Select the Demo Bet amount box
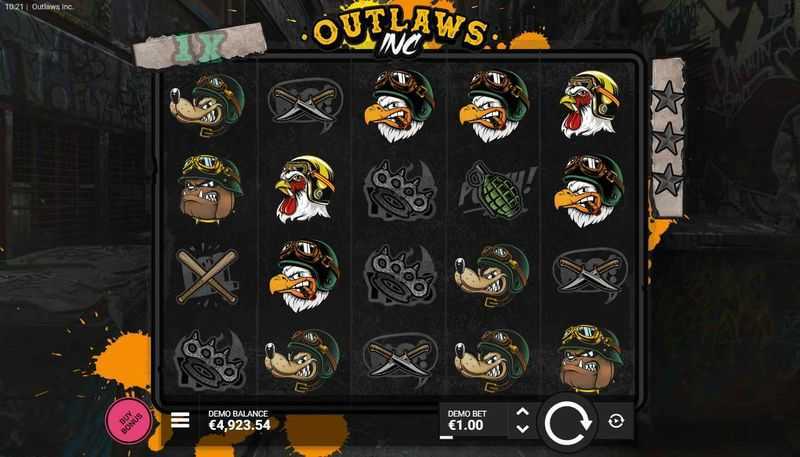800x457 pixels. [474, 421]
